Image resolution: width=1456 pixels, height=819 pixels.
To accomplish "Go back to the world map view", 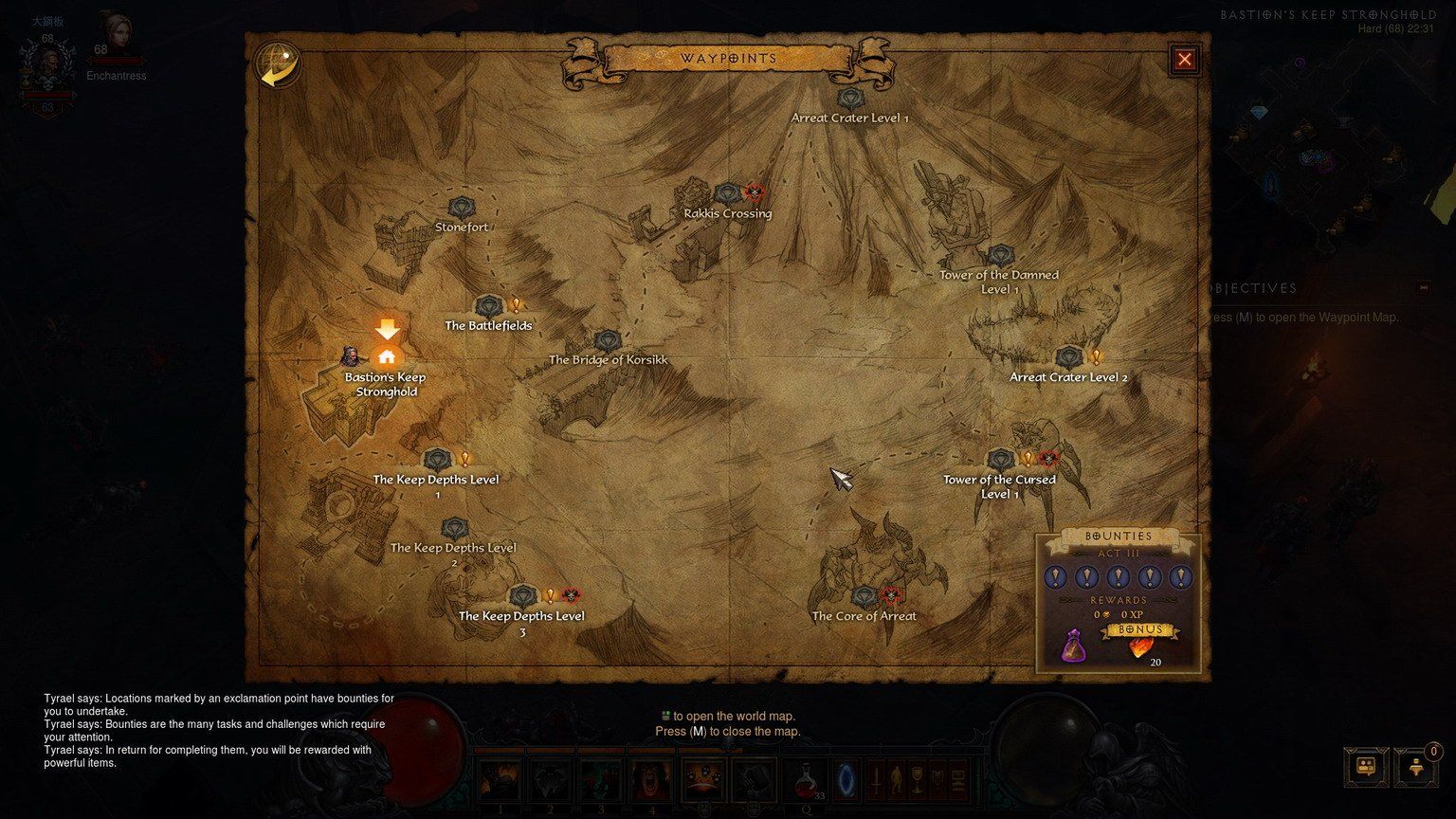I will tap(277, 65).
